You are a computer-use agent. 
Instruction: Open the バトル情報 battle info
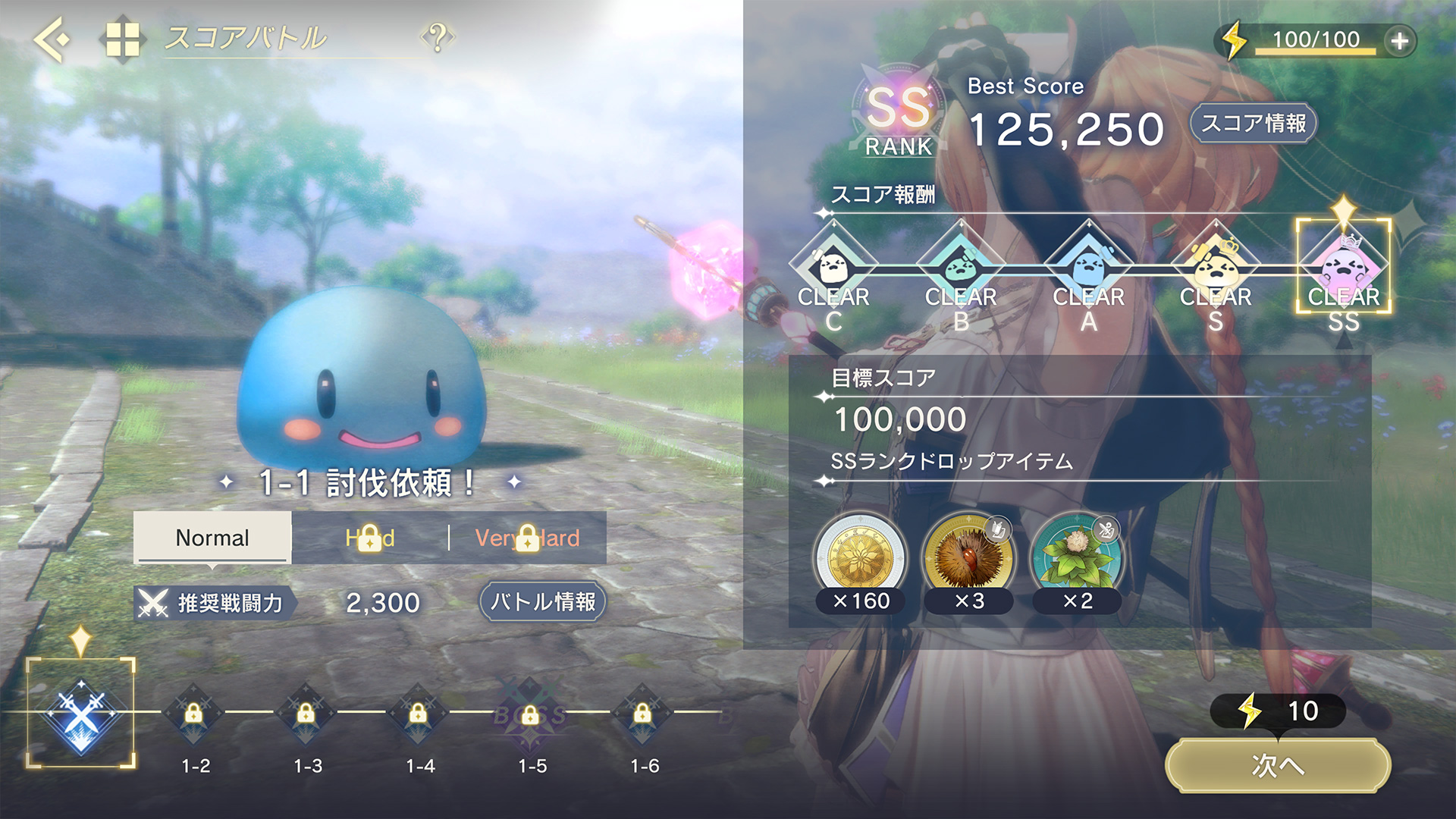[x=543, y=602]
